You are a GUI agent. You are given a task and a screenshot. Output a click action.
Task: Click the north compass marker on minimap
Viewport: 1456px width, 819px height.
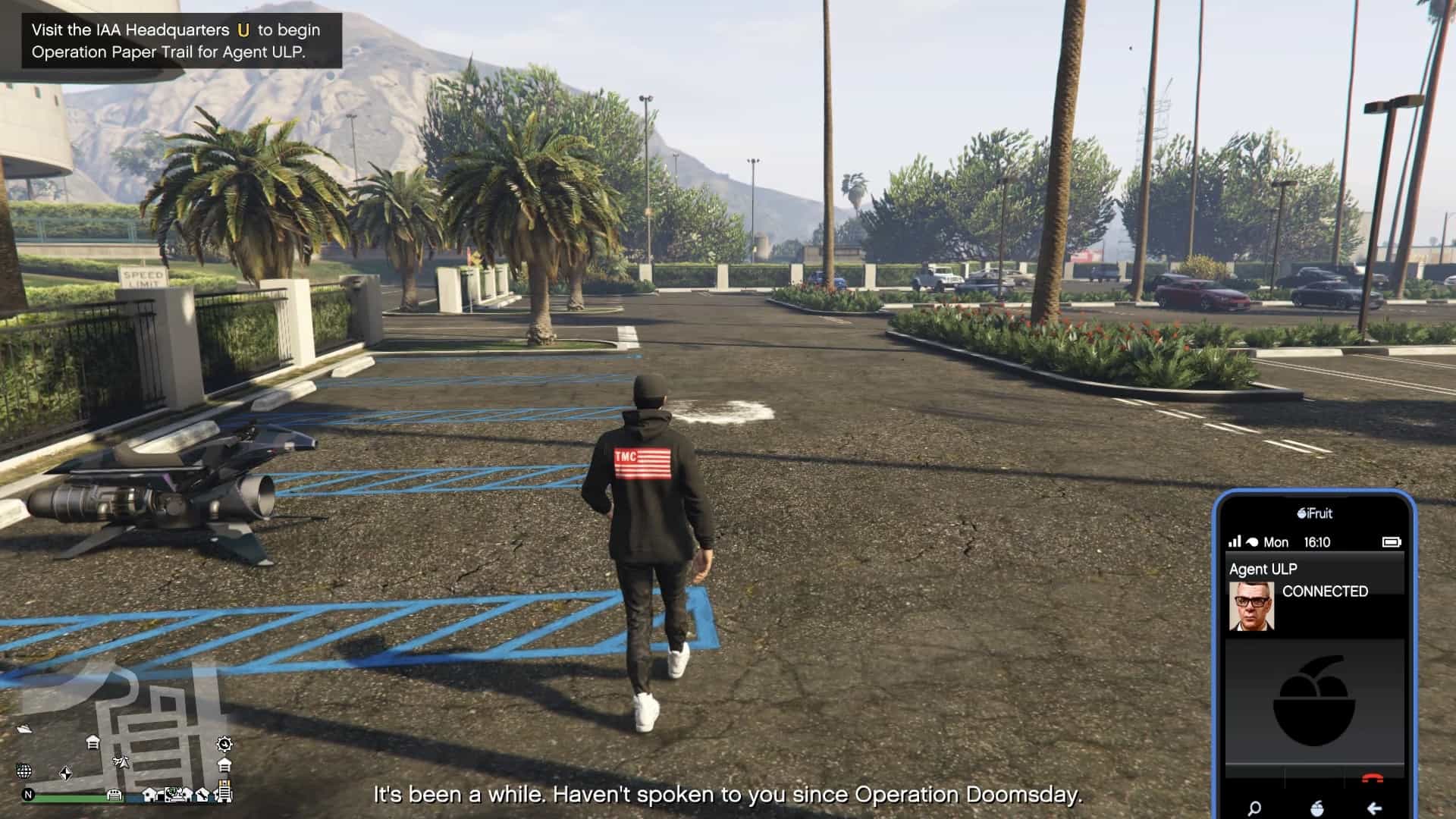(x=29, y=795)
